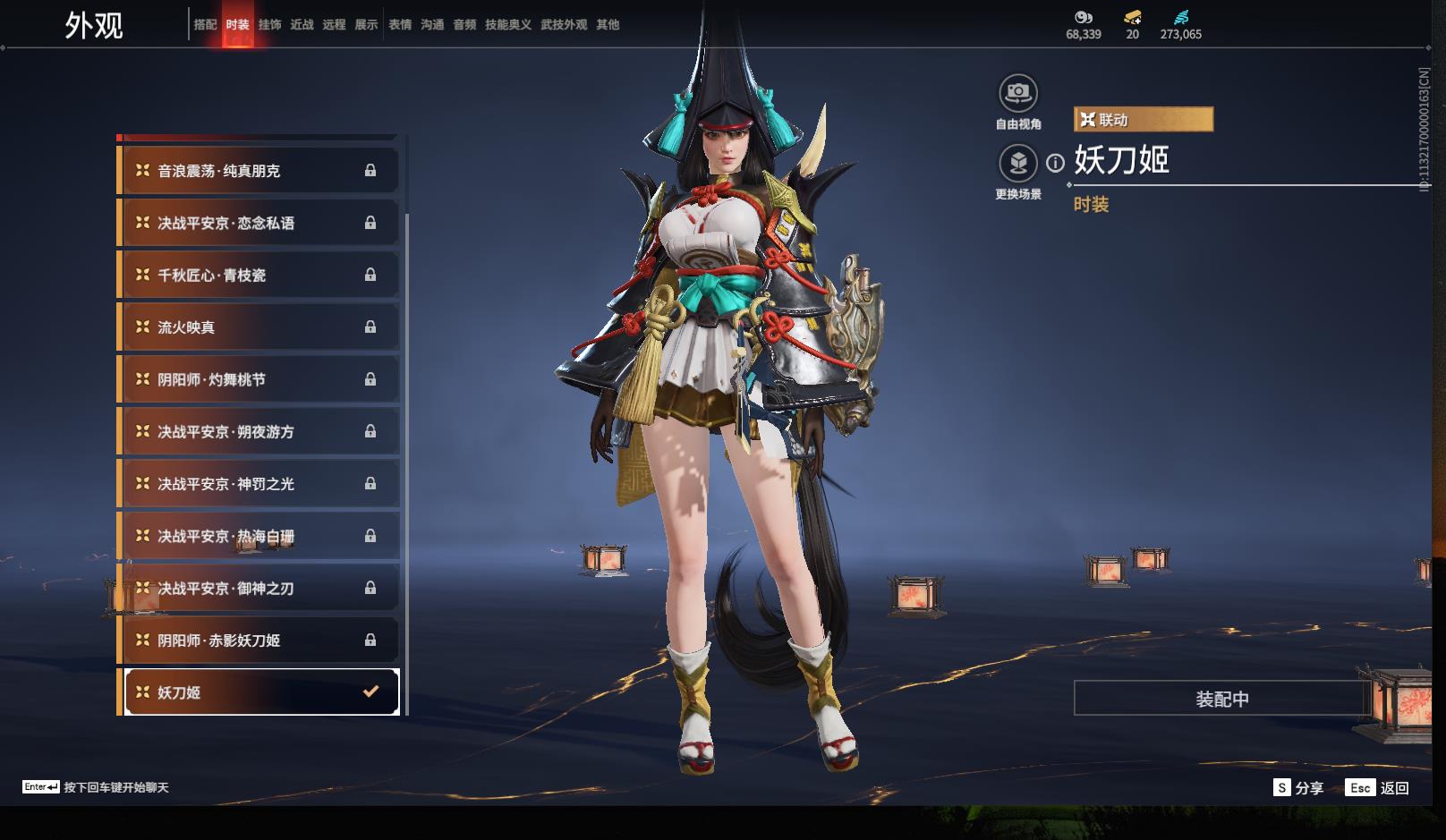Select the 阴阳师·赤影妖刀姬 outfit
This screenshot has width=1446, height=840.
click(x=258, y=641)
